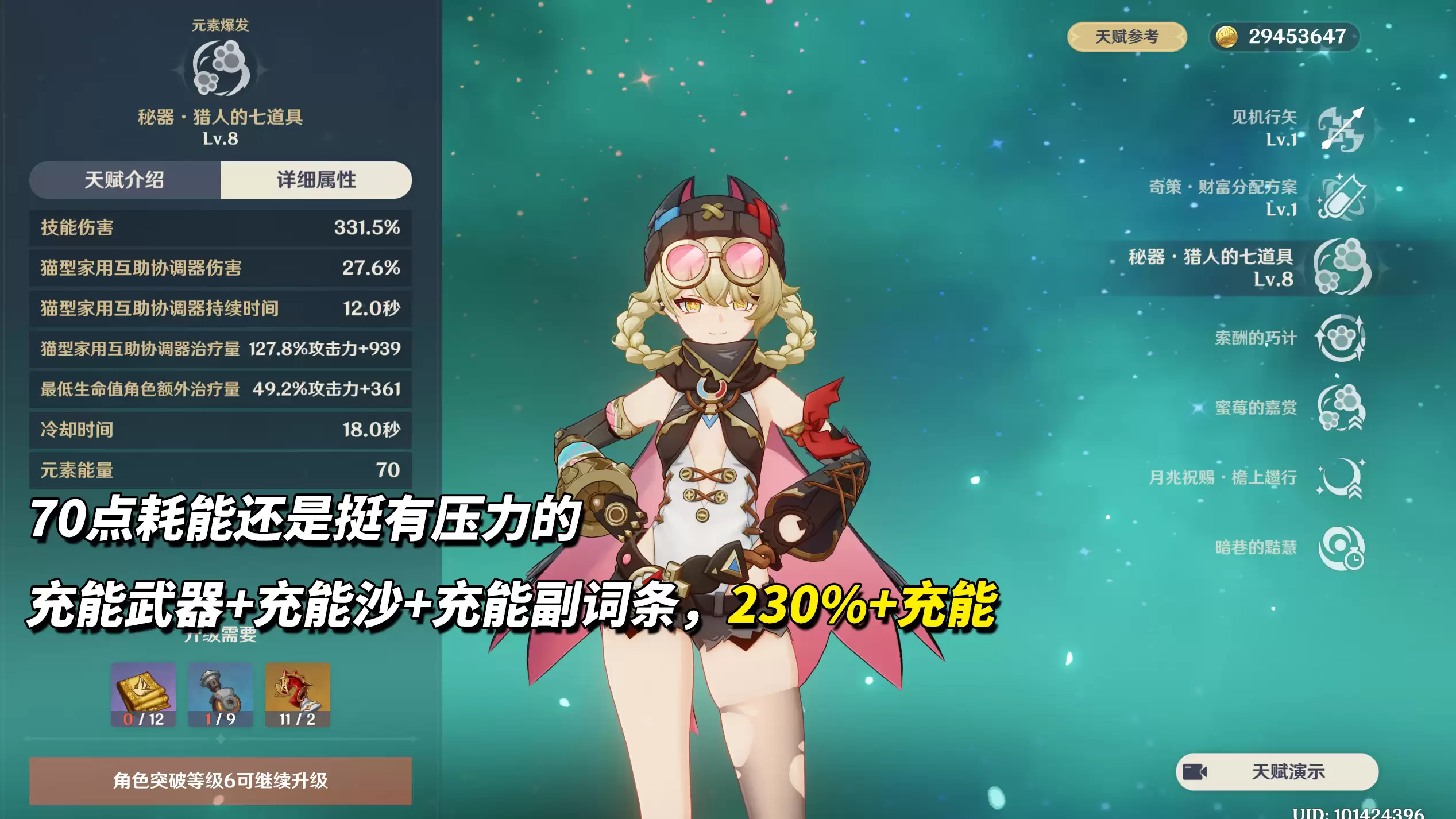Click the 元素能量 70 stat row
Viewport: 1456px width, 819px height.
(x=220, y=469)
